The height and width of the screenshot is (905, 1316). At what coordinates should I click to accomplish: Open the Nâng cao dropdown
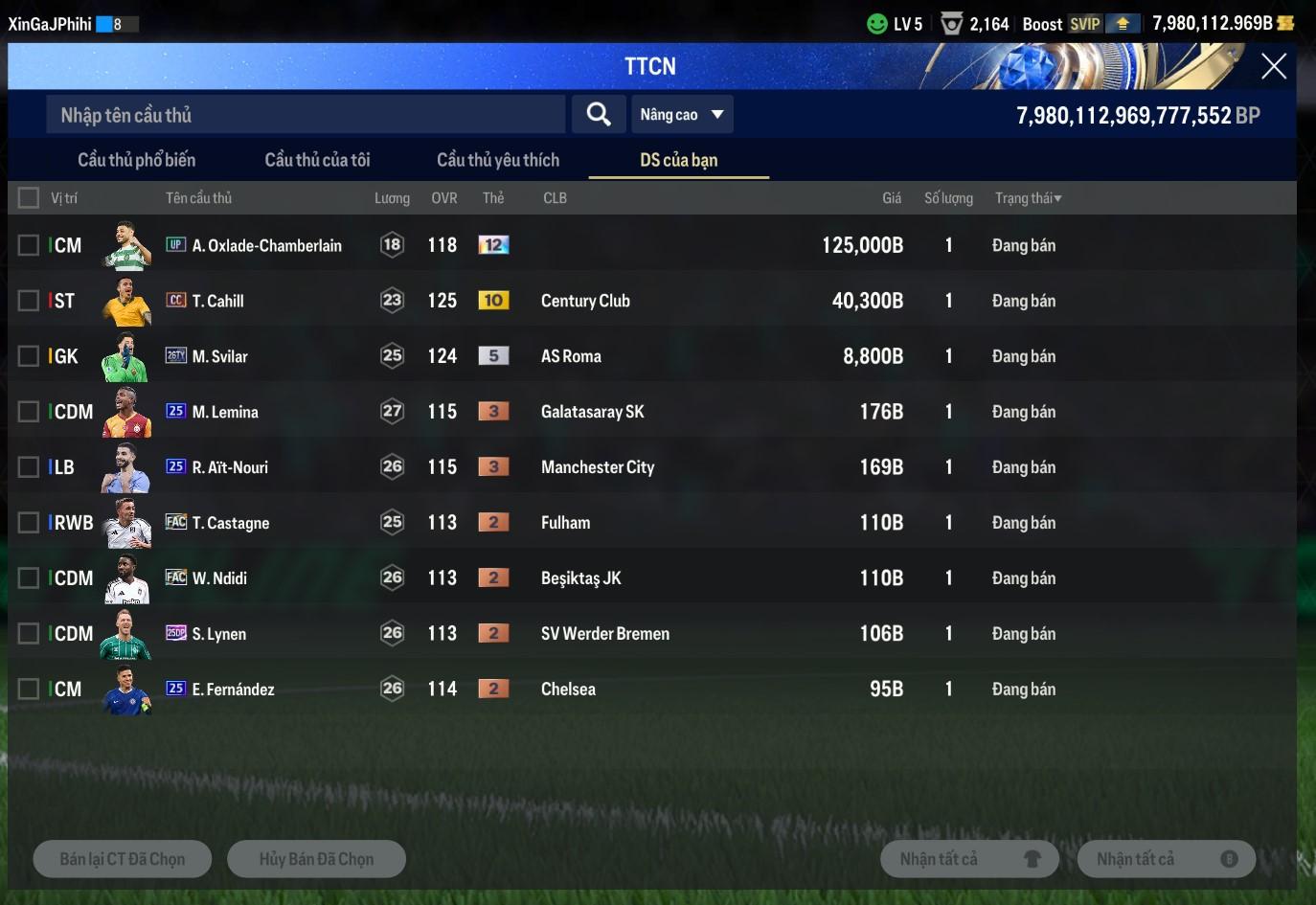682,115
